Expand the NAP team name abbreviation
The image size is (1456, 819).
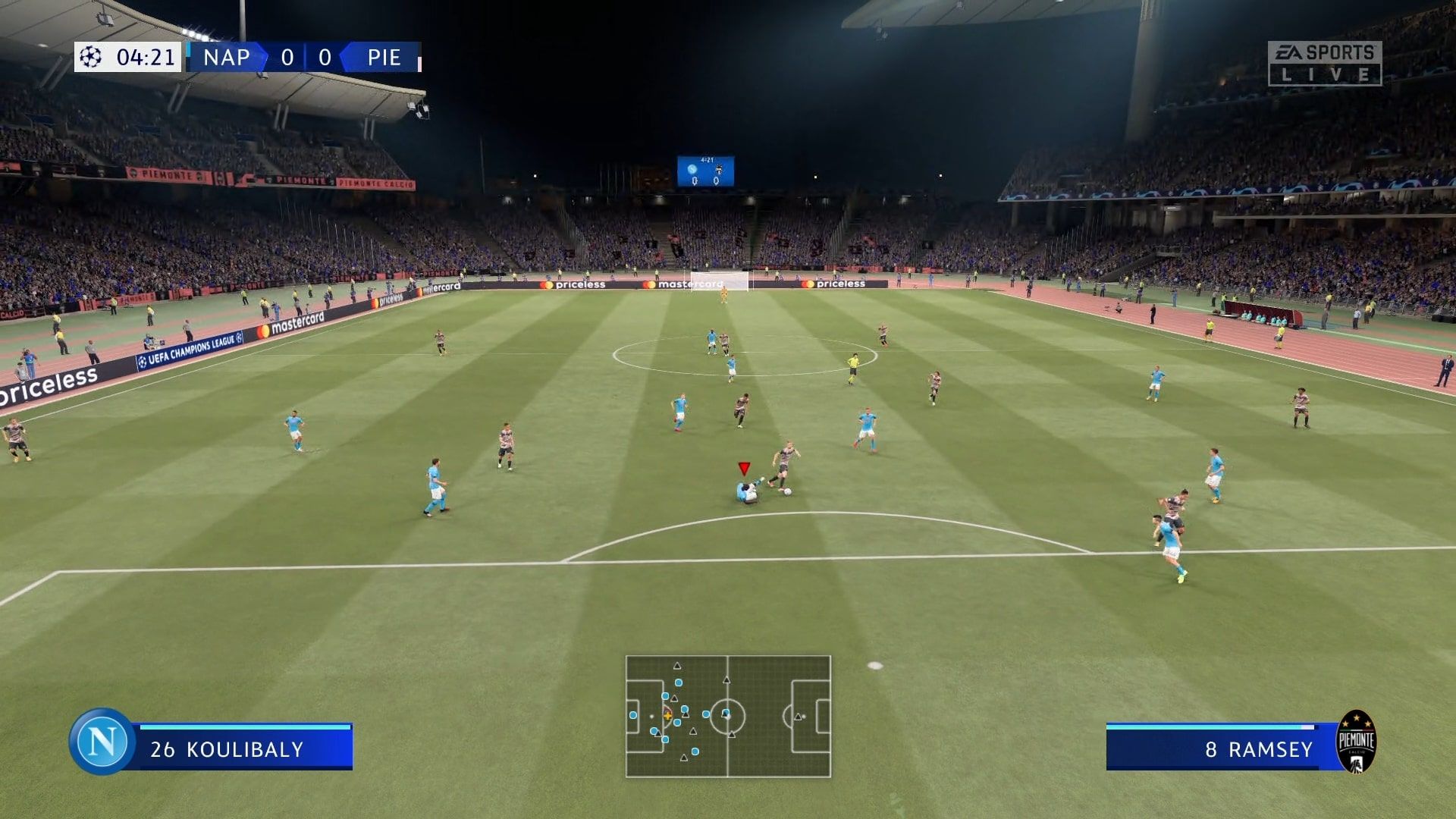[224, 58]
